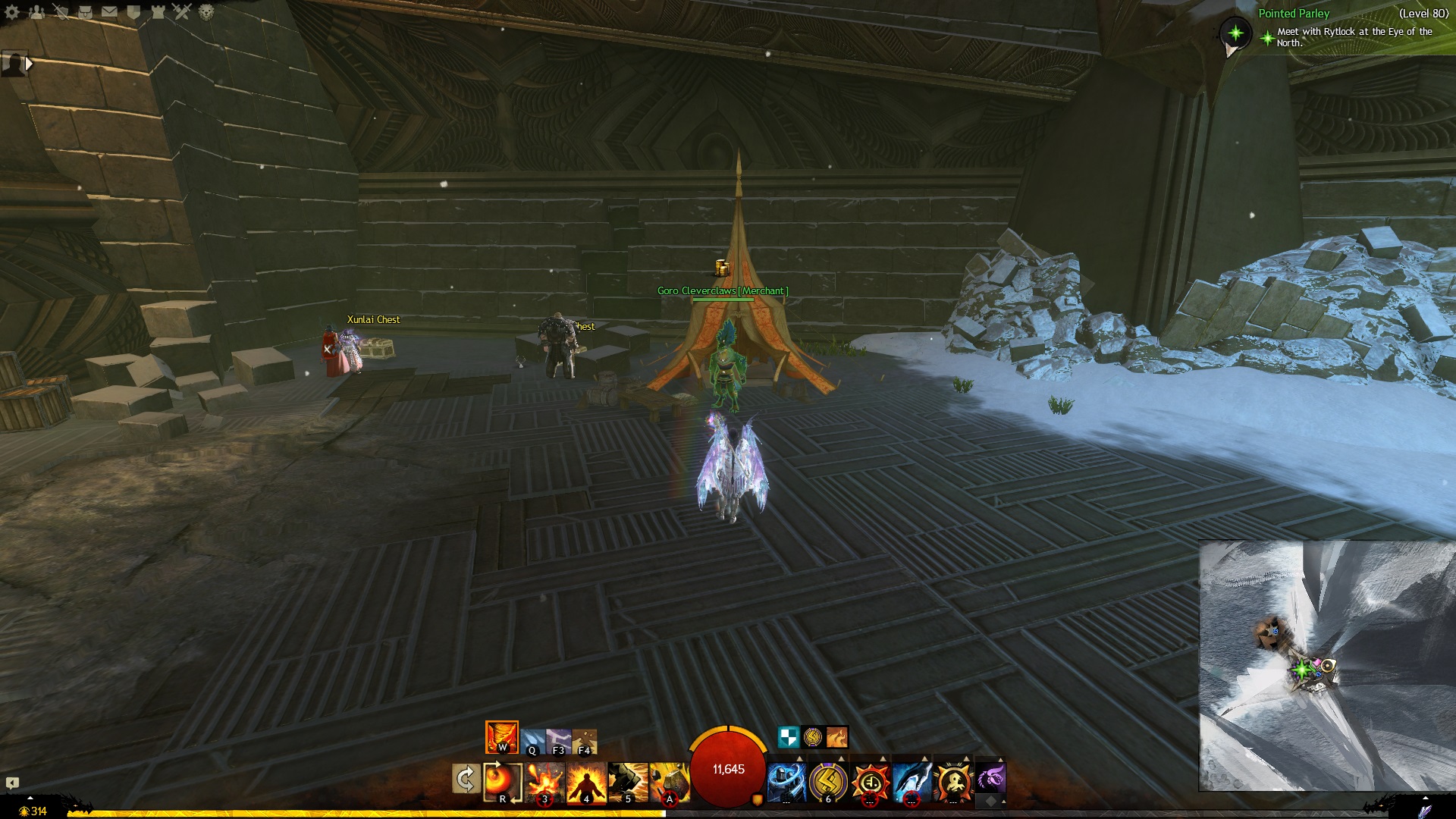Open the World vs World castle icon

[x=158, y=11]
